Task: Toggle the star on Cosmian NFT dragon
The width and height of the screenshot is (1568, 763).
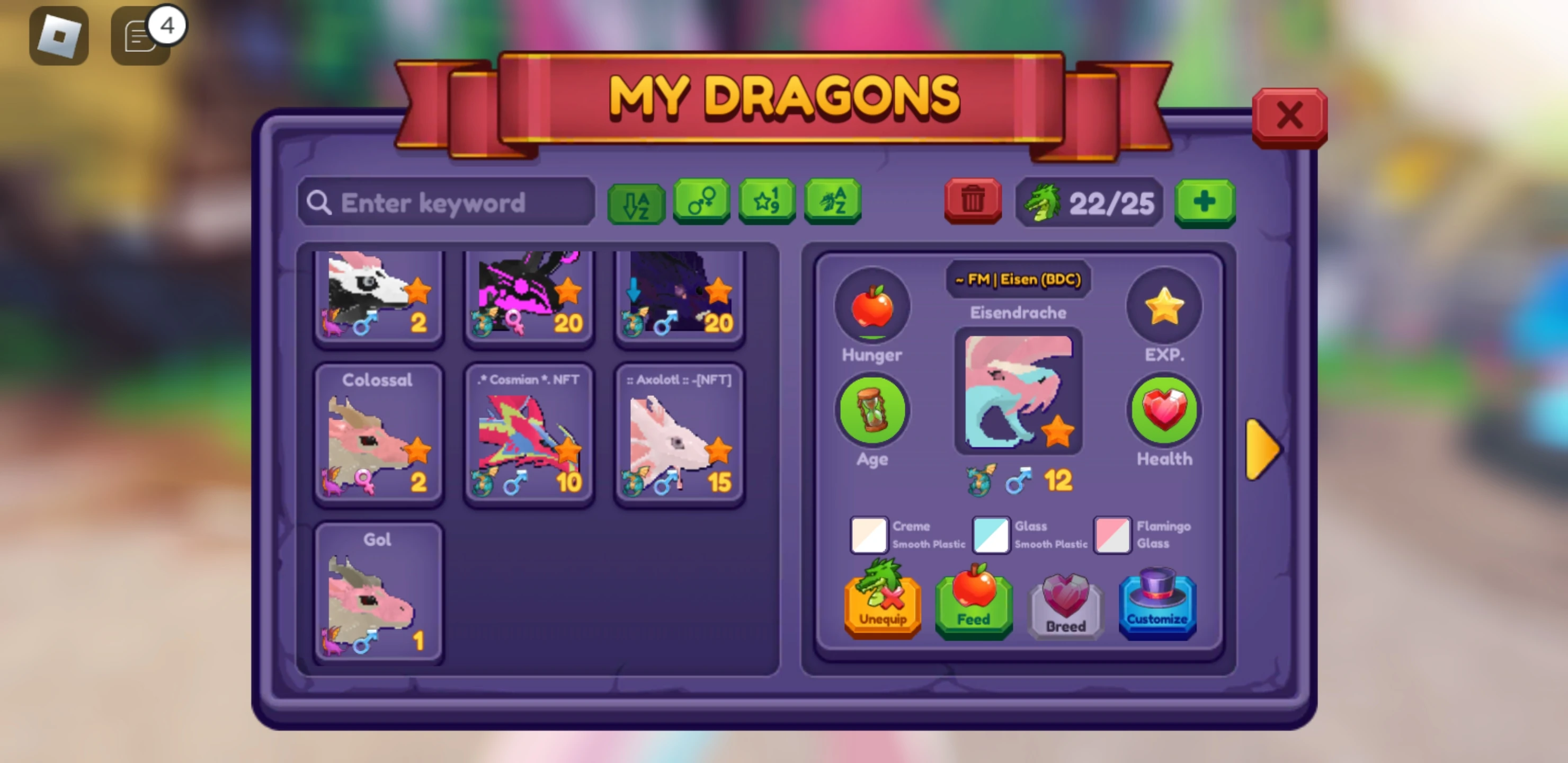Action: pyautogui.click(x=569, y=449)
